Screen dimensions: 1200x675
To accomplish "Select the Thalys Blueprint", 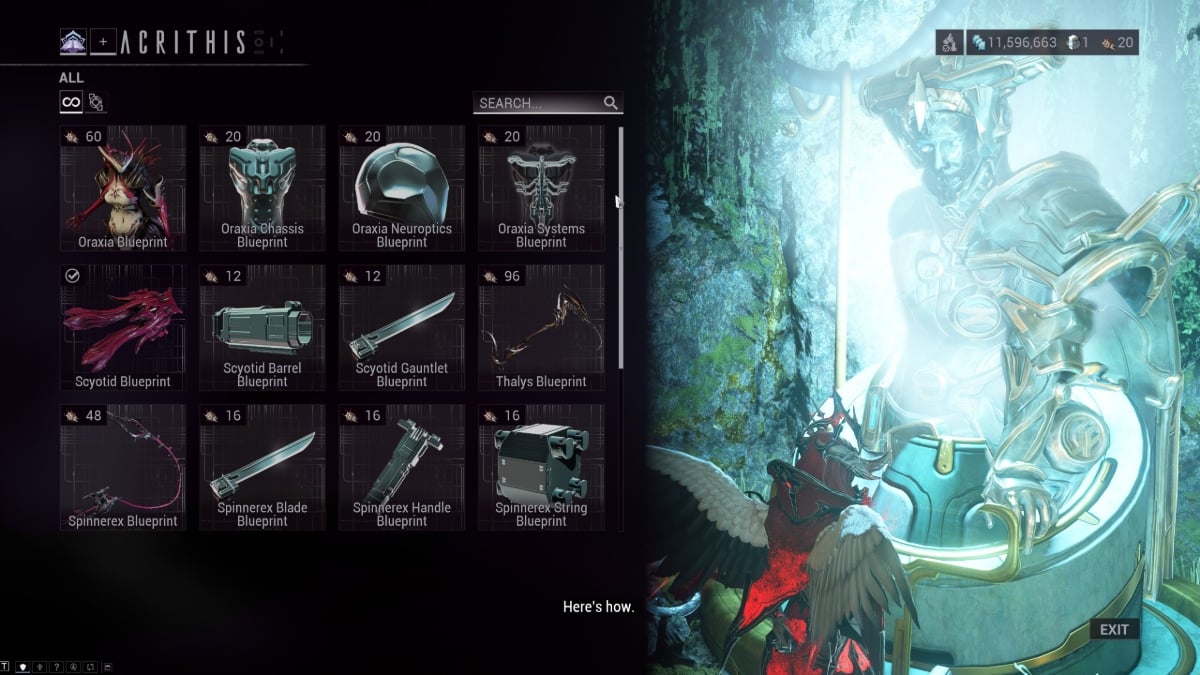I will coord(541,327).
